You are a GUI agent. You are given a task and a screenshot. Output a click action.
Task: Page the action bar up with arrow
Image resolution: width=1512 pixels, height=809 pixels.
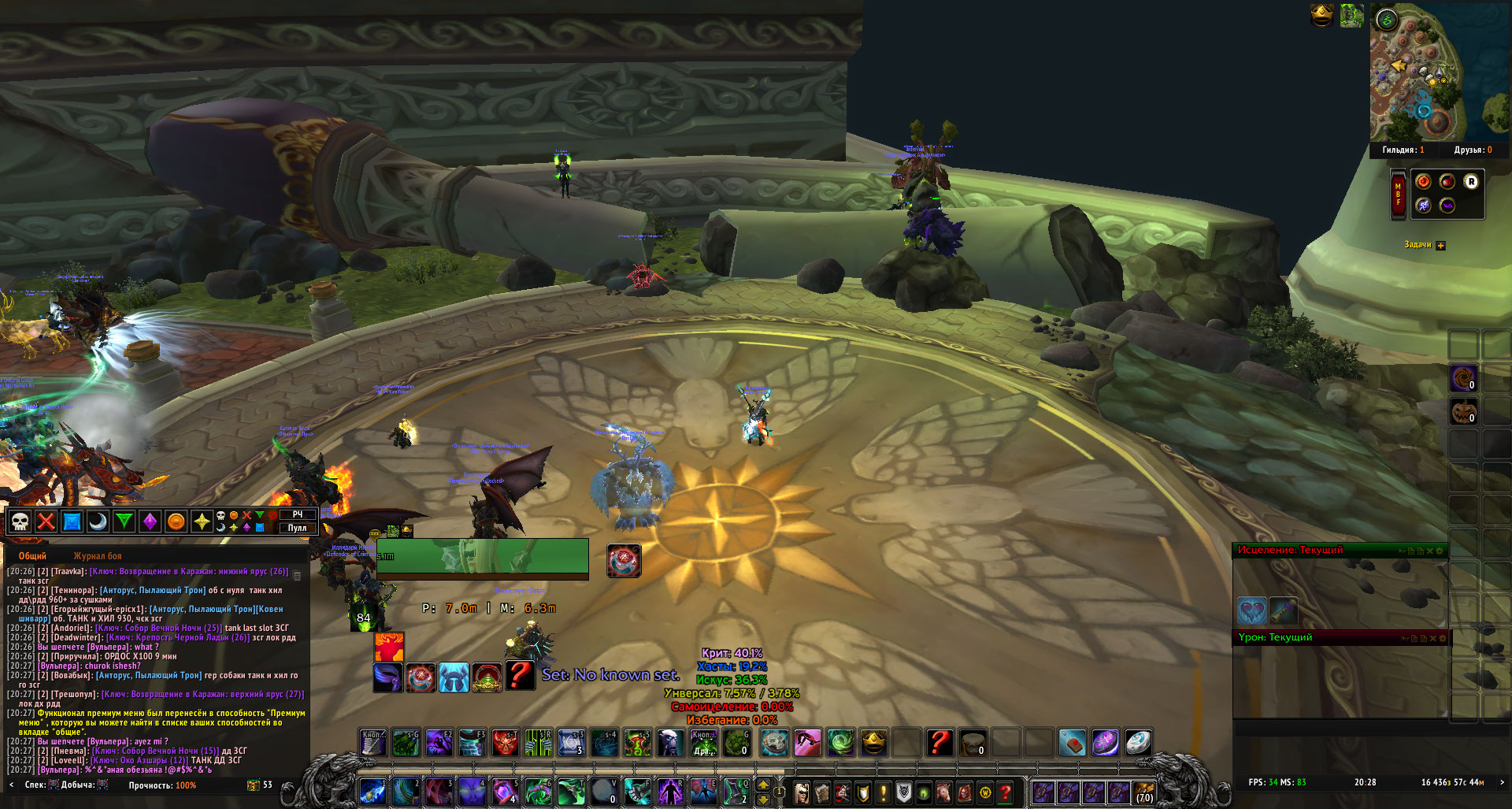coord(763,785)
